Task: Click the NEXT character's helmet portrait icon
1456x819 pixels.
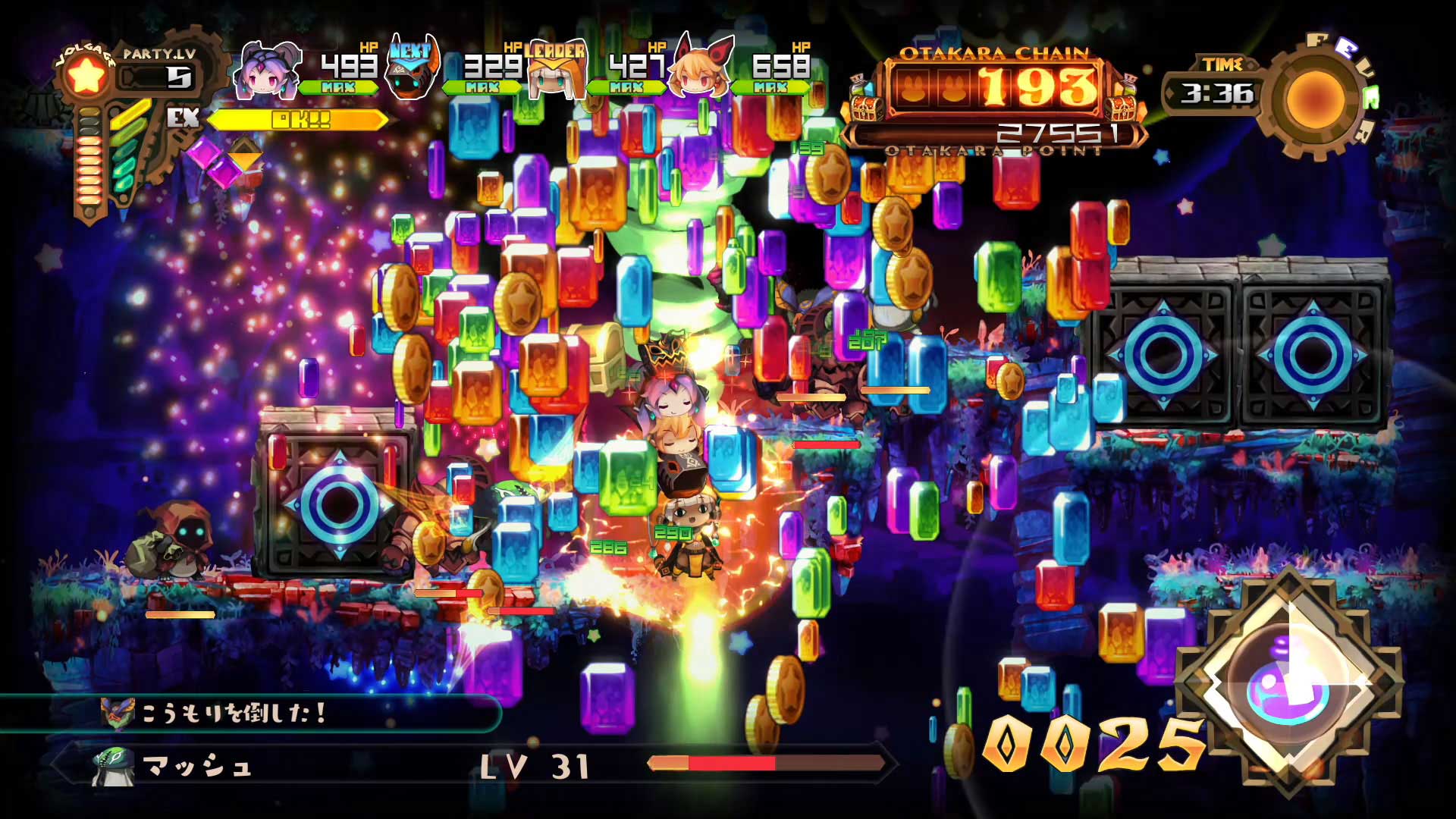Action: click(410, 74)
